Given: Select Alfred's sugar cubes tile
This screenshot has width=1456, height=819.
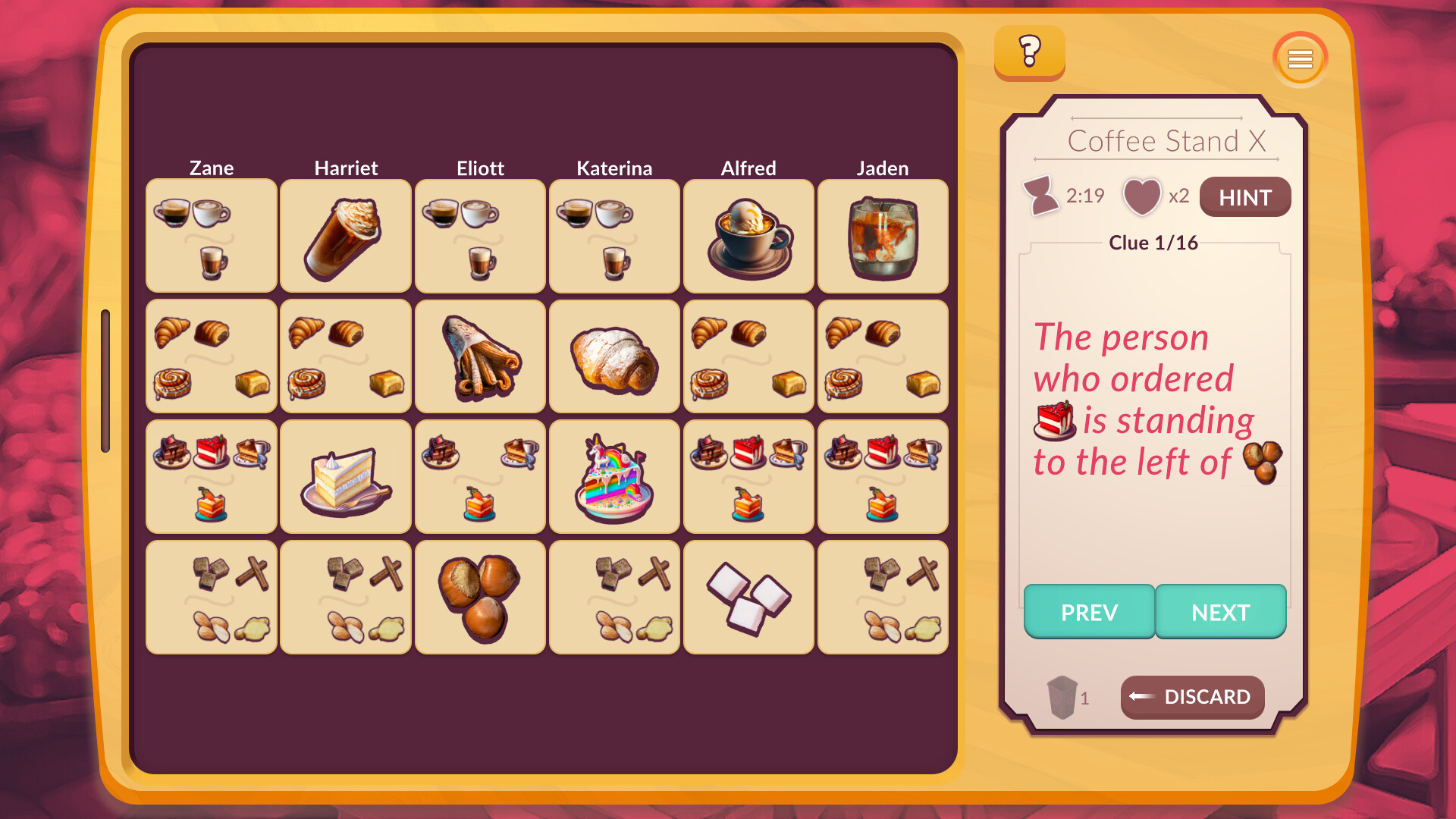Looking at the screenshot, I should coord(748,597).
